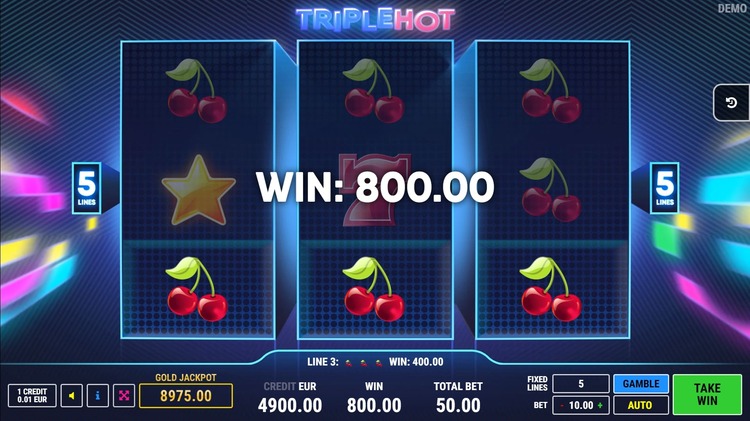Activate Auto spin mode
The width and height of the screenshot is (750, 421).
coord(641,405)
